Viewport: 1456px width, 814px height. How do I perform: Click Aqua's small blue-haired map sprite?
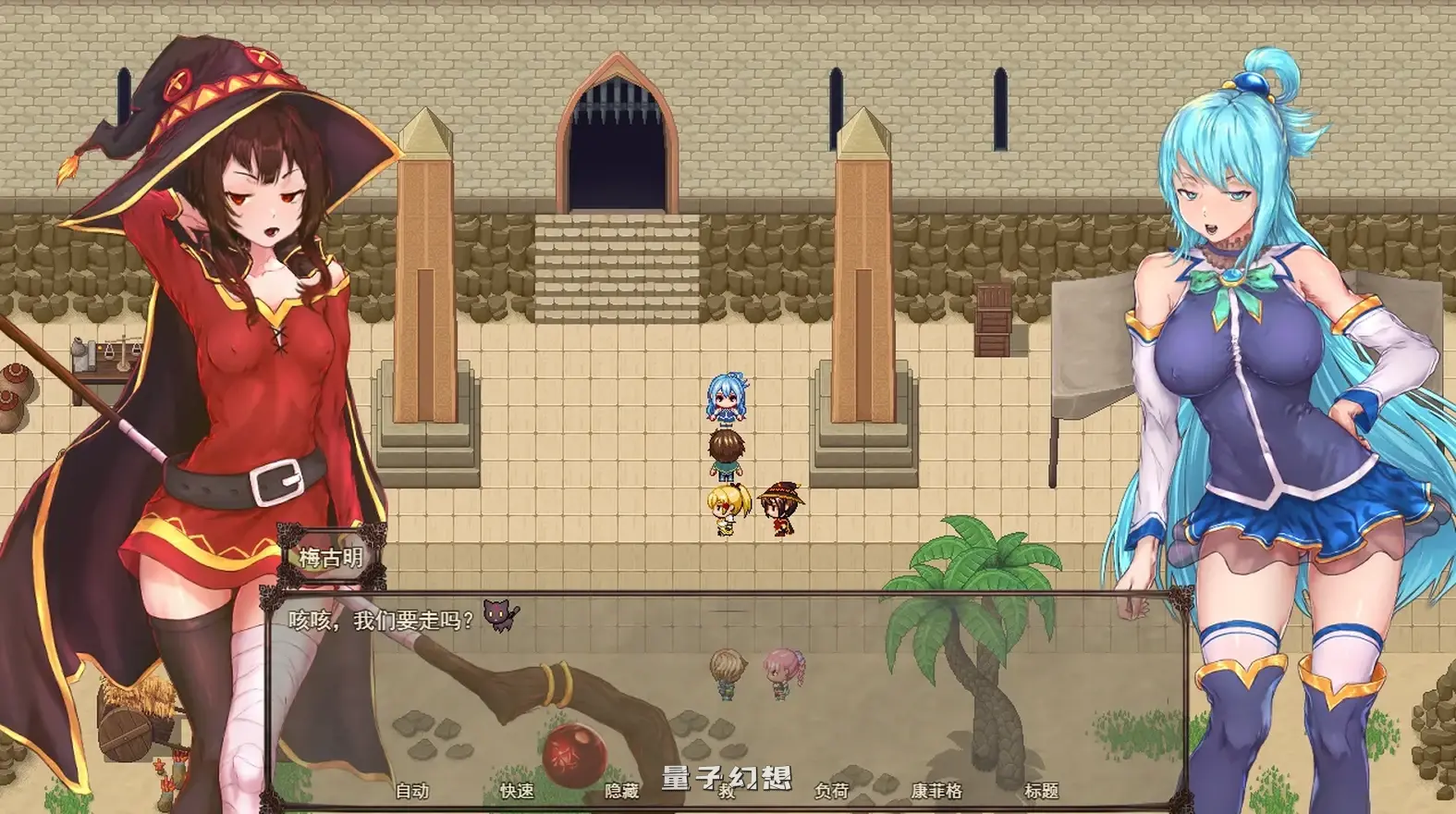click(726, 398)
